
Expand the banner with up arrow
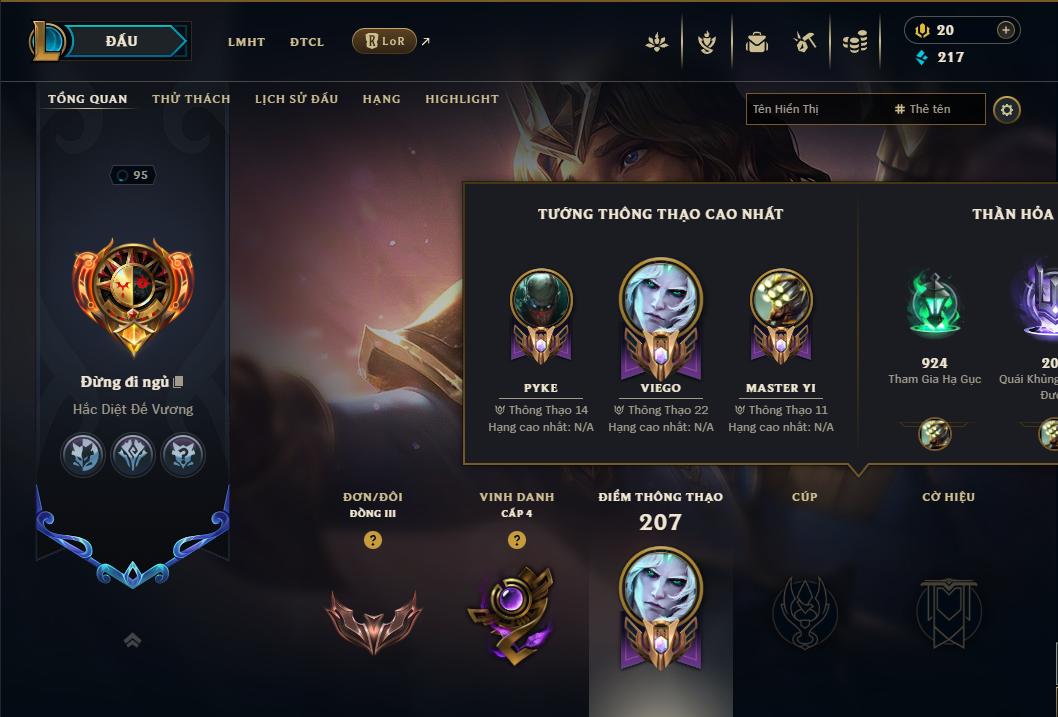point(132,640)
